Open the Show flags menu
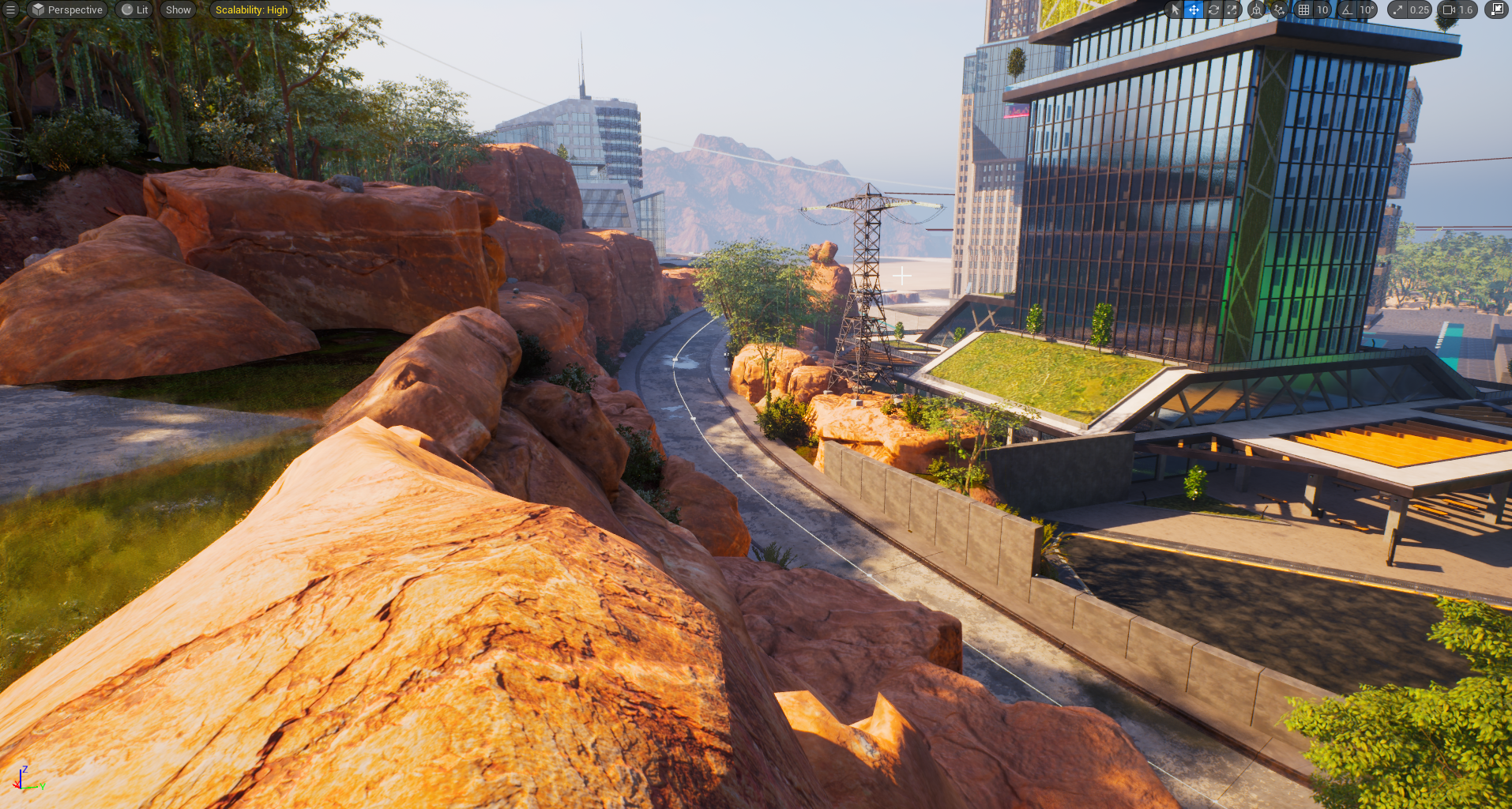 pos(178,9)
